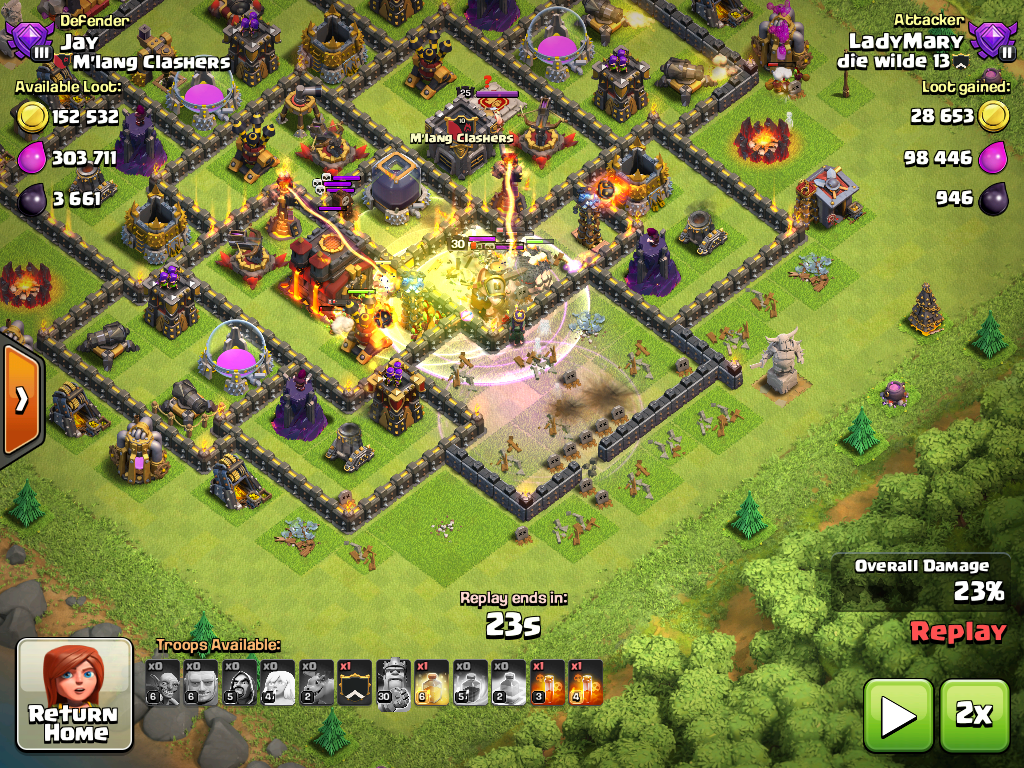Select the level 3 Poison spell card
The width and height of the screenshot is (1024, 768).
tap(547, 683)
